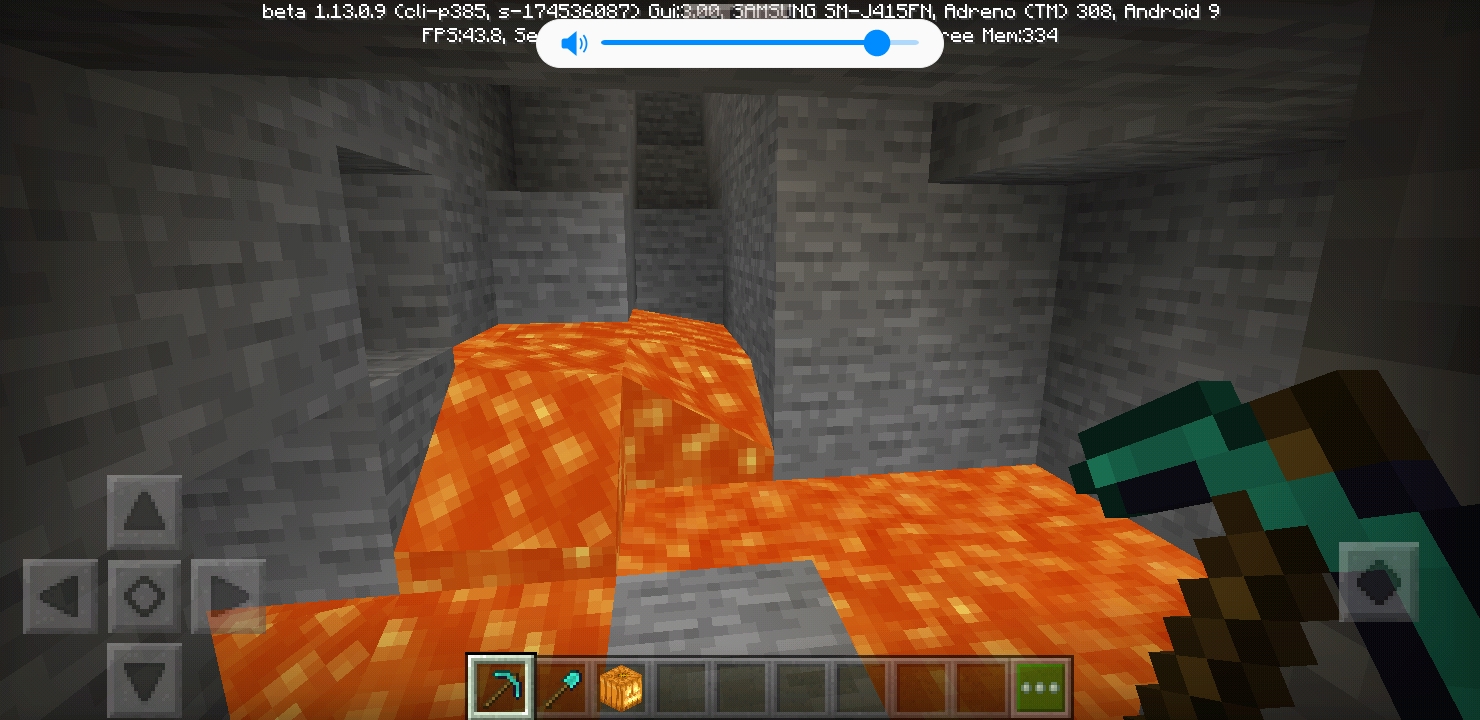The image size is (1480, 720).
Task: Tap the jump button
Action: coord(1378,582)
